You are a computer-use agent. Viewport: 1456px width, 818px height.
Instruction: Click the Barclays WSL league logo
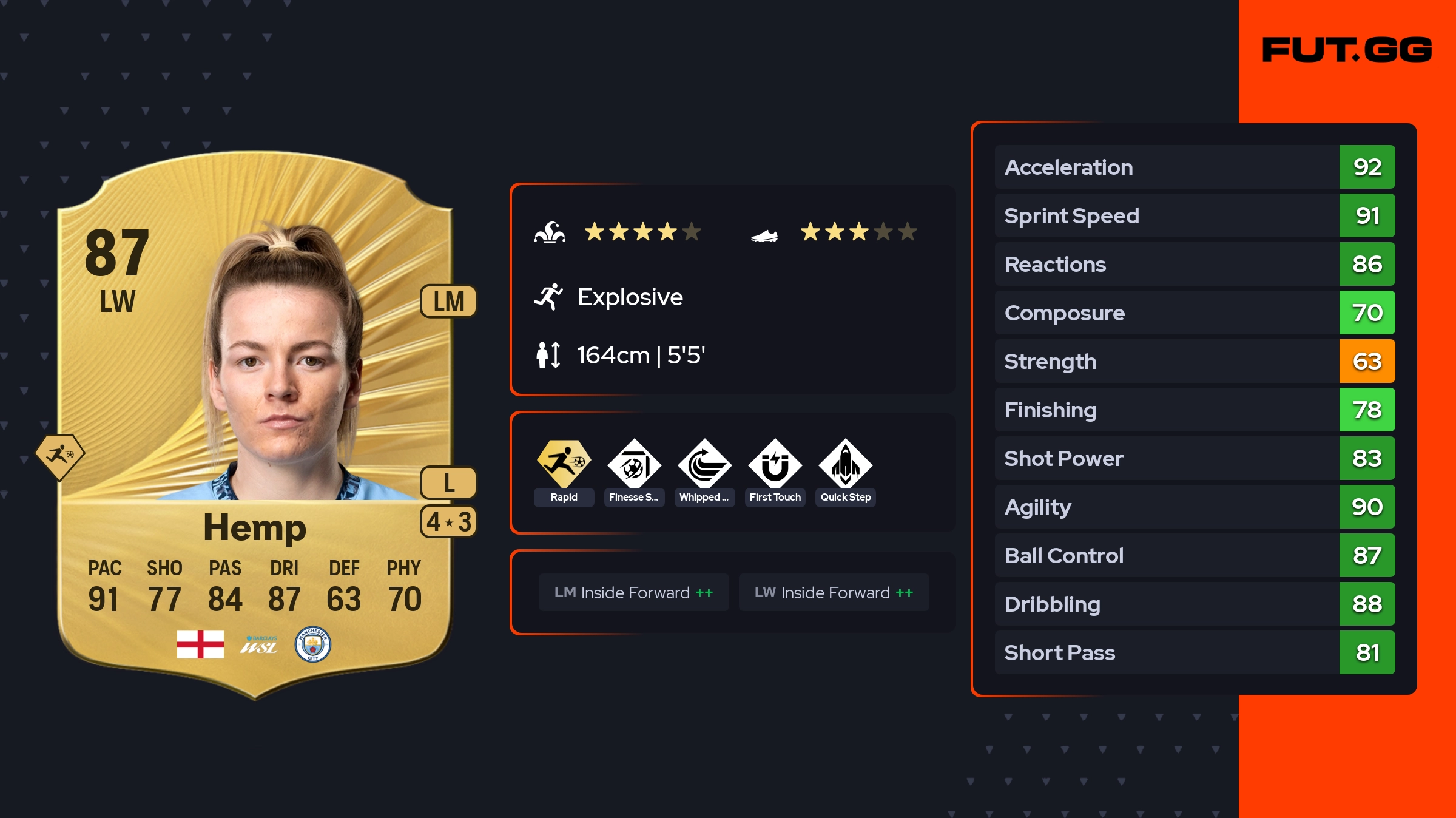point(259,645)
